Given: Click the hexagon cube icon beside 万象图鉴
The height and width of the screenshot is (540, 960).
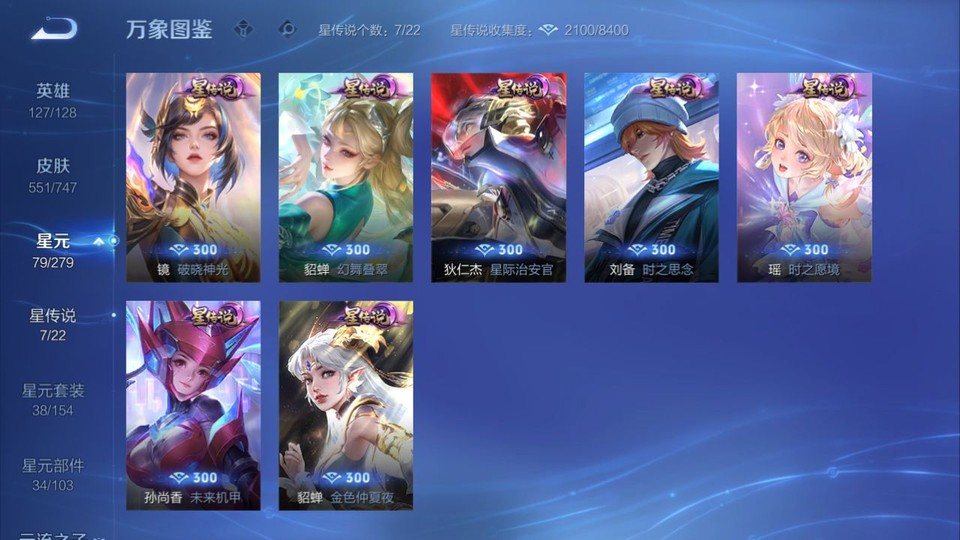Looking at the screenshot, I should click(243, 30).
